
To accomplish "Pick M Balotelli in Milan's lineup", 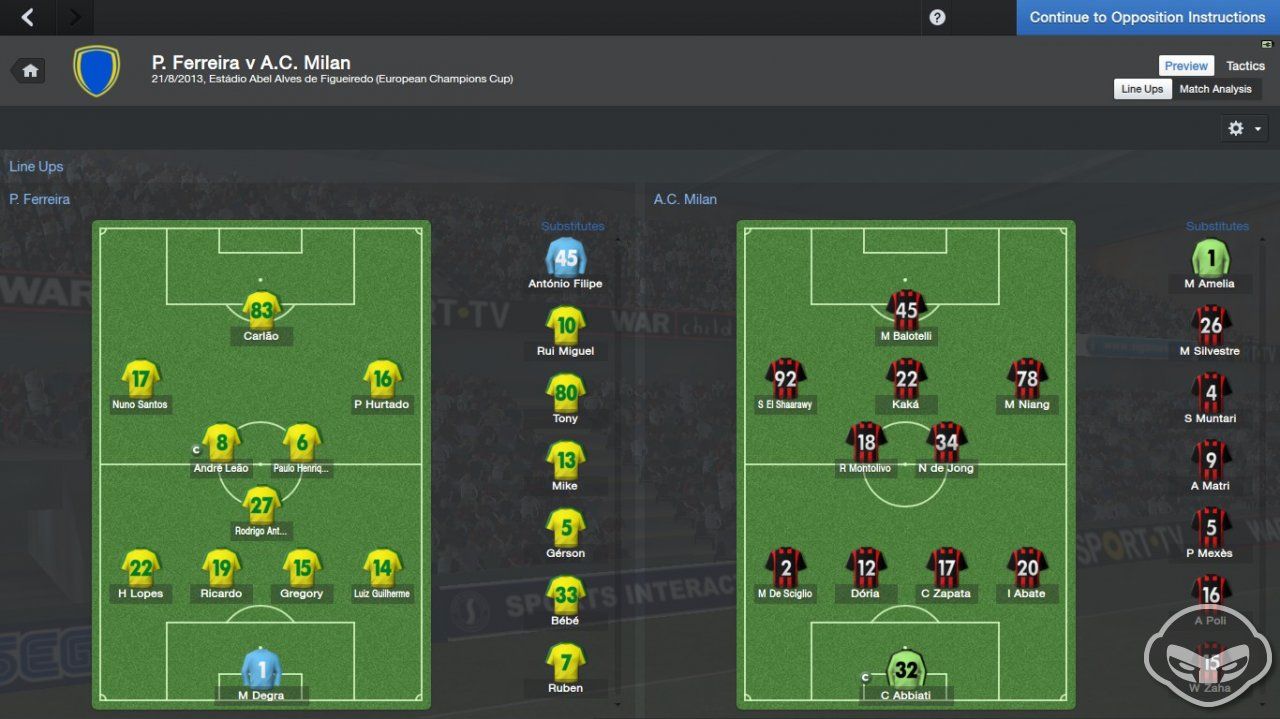I will [906, 311].
